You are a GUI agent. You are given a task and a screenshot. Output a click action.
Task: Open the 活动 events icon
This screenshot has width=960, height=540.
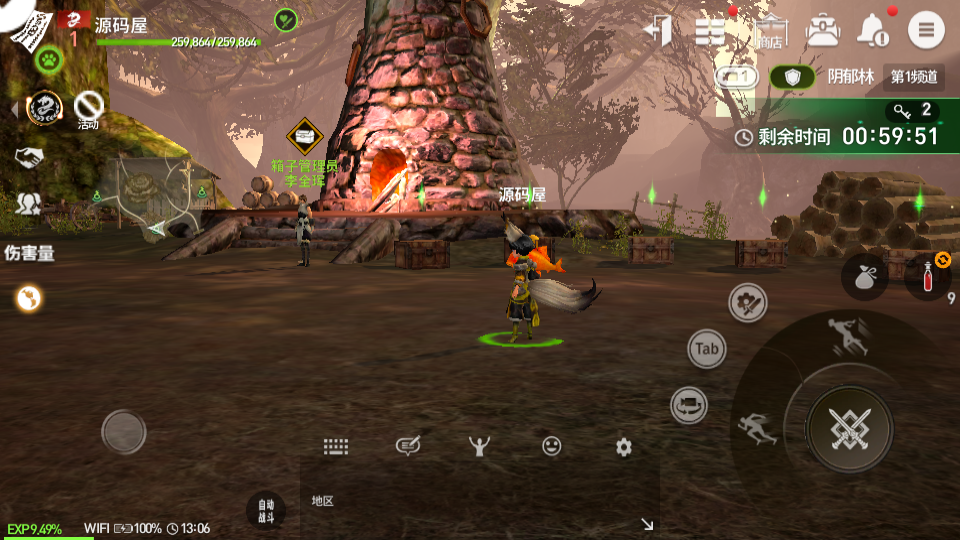(x=90, y=107)
